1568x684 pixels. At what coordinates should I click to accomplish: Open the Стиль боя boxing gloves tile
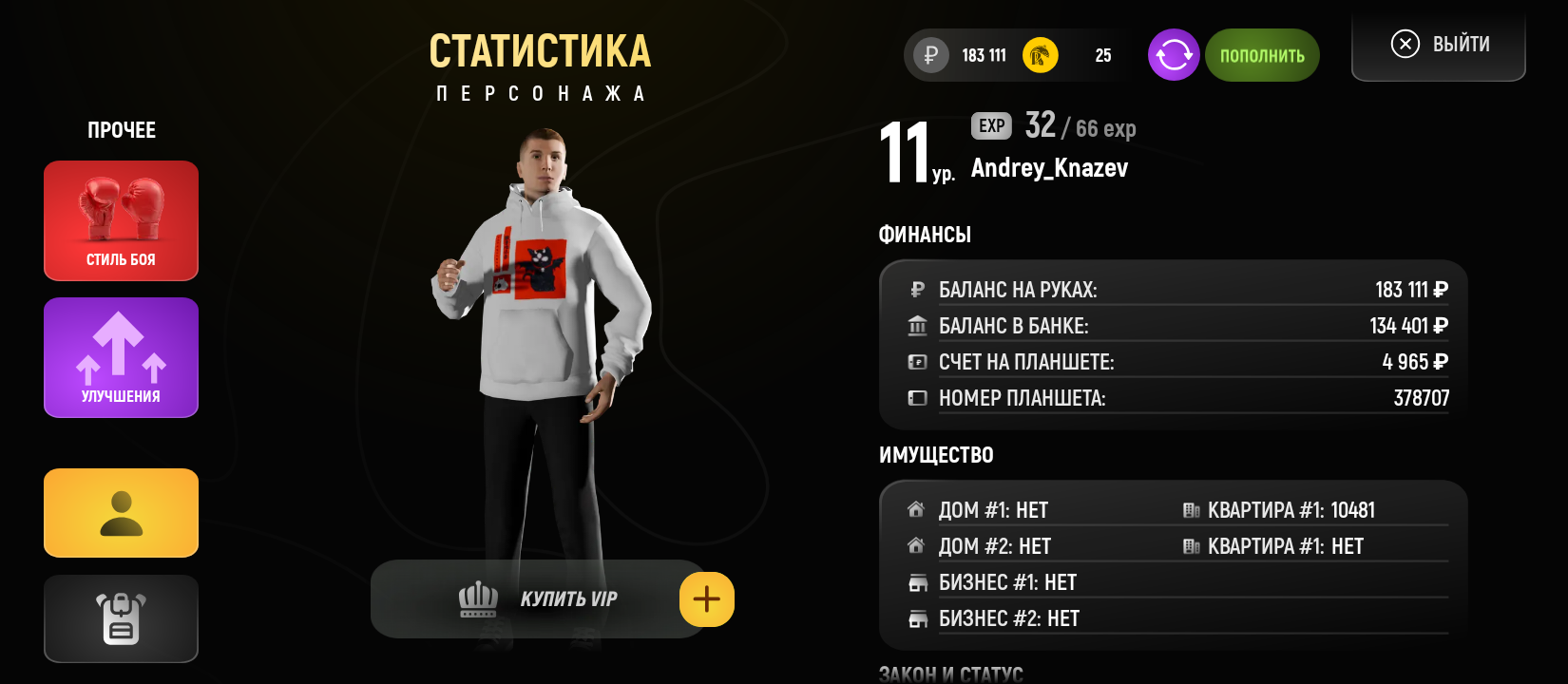[121, 220]
